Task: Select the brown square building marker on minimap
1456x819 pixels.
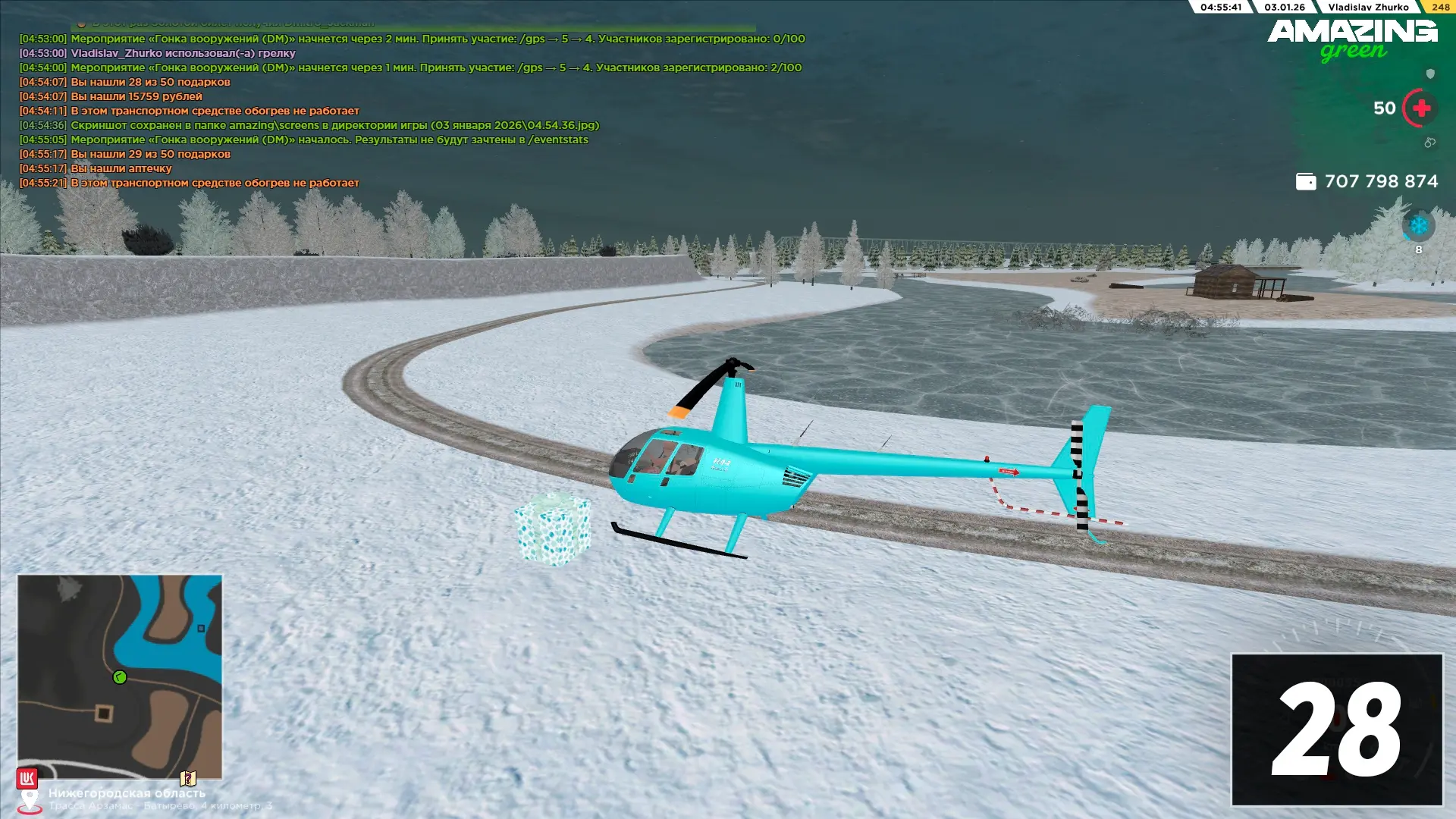Action: click(104, 713)
